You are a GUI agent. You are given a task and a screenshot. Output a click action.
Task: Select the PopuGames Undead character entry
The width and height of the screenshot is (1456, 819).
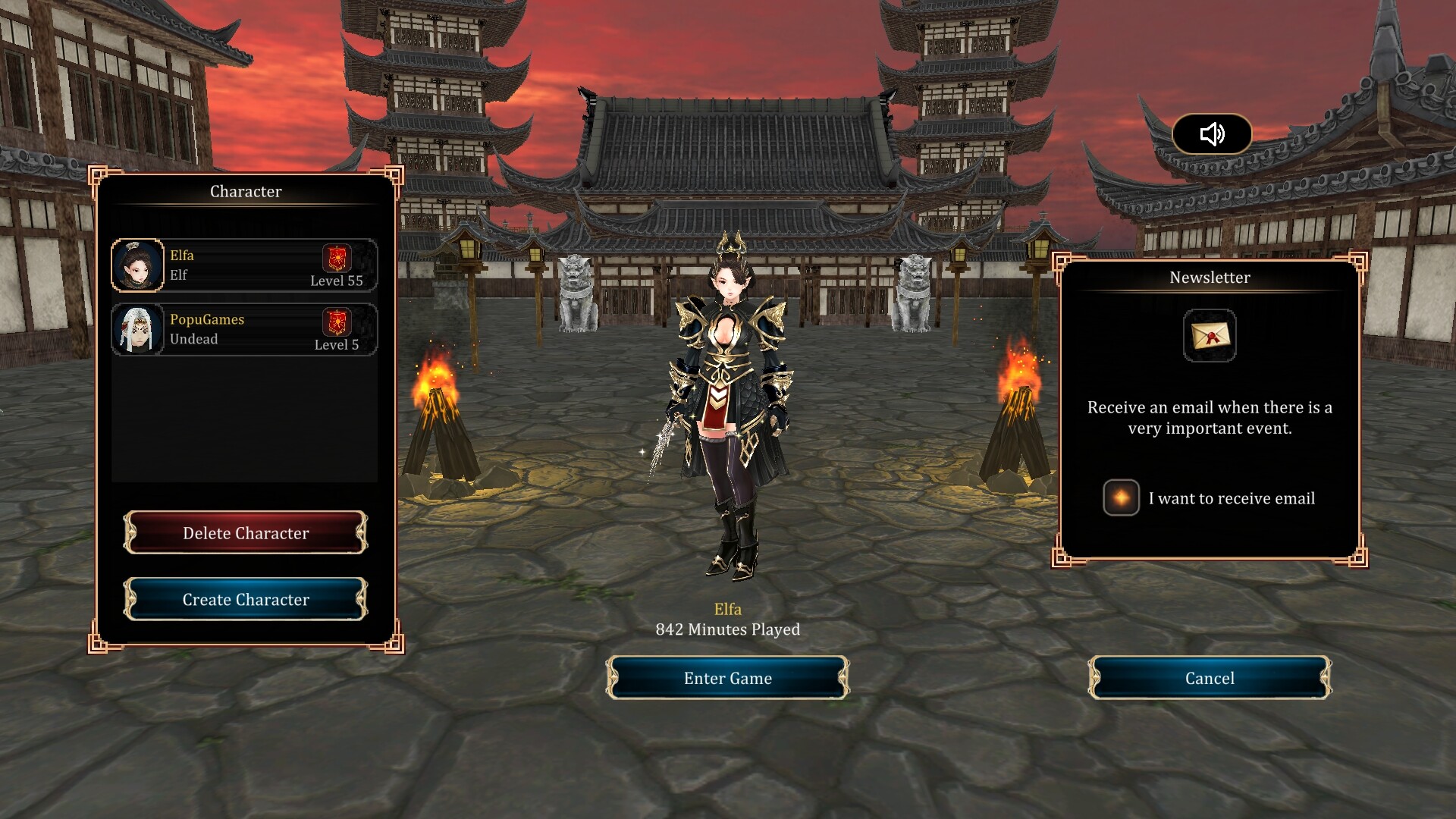244,329
